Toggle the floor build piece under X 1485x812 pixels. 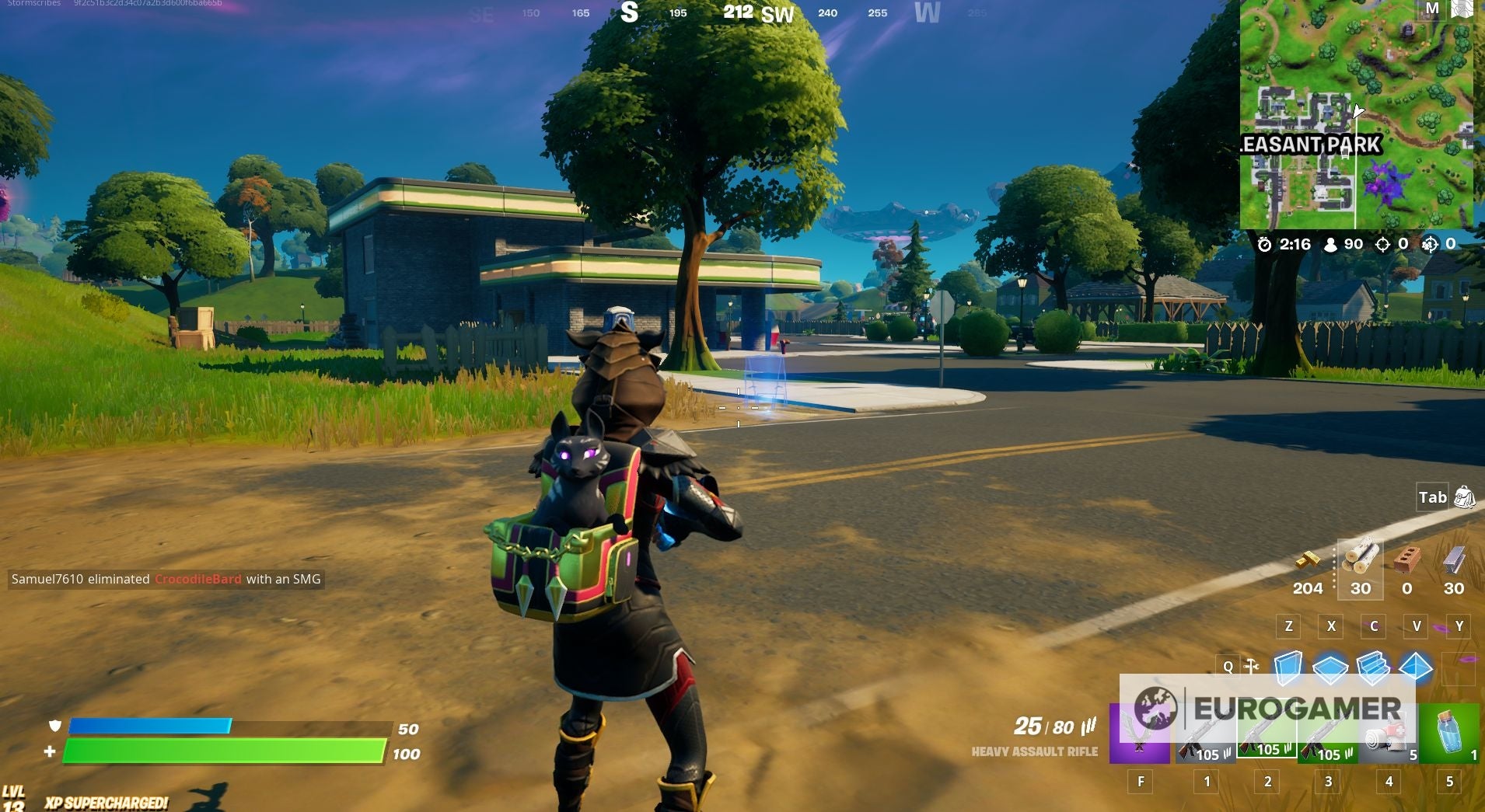1331,668
